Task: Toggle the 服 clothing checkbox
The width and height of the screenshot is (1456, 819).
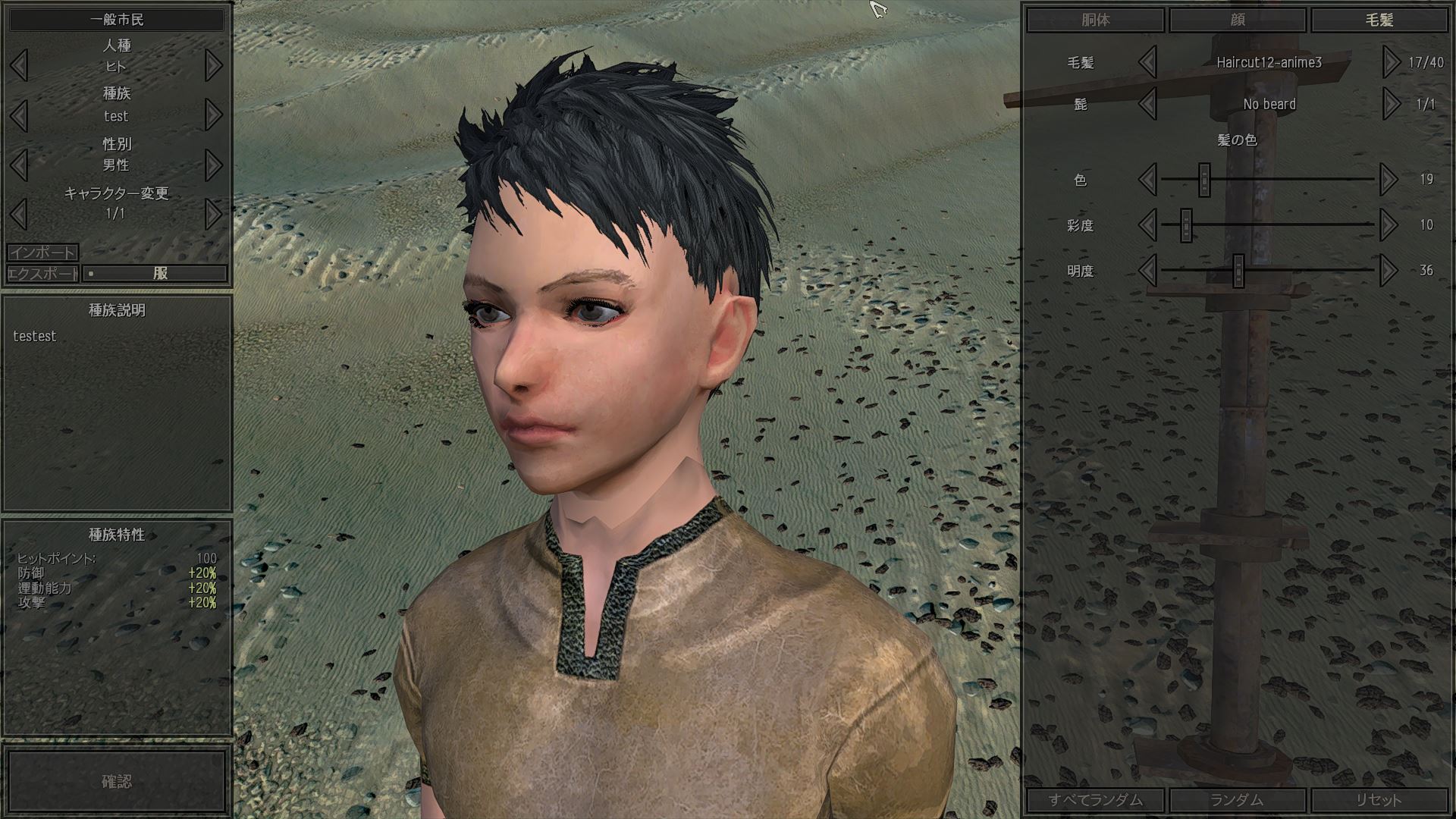Action: tap(92, 274)
